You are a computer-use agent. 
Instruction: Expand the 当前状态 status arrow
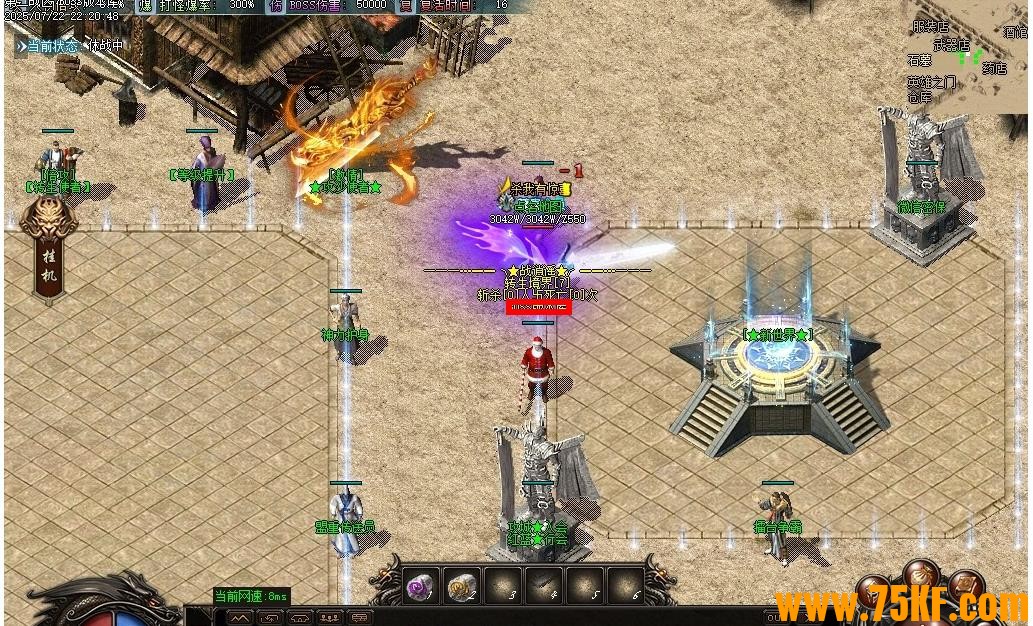(21, 45)
